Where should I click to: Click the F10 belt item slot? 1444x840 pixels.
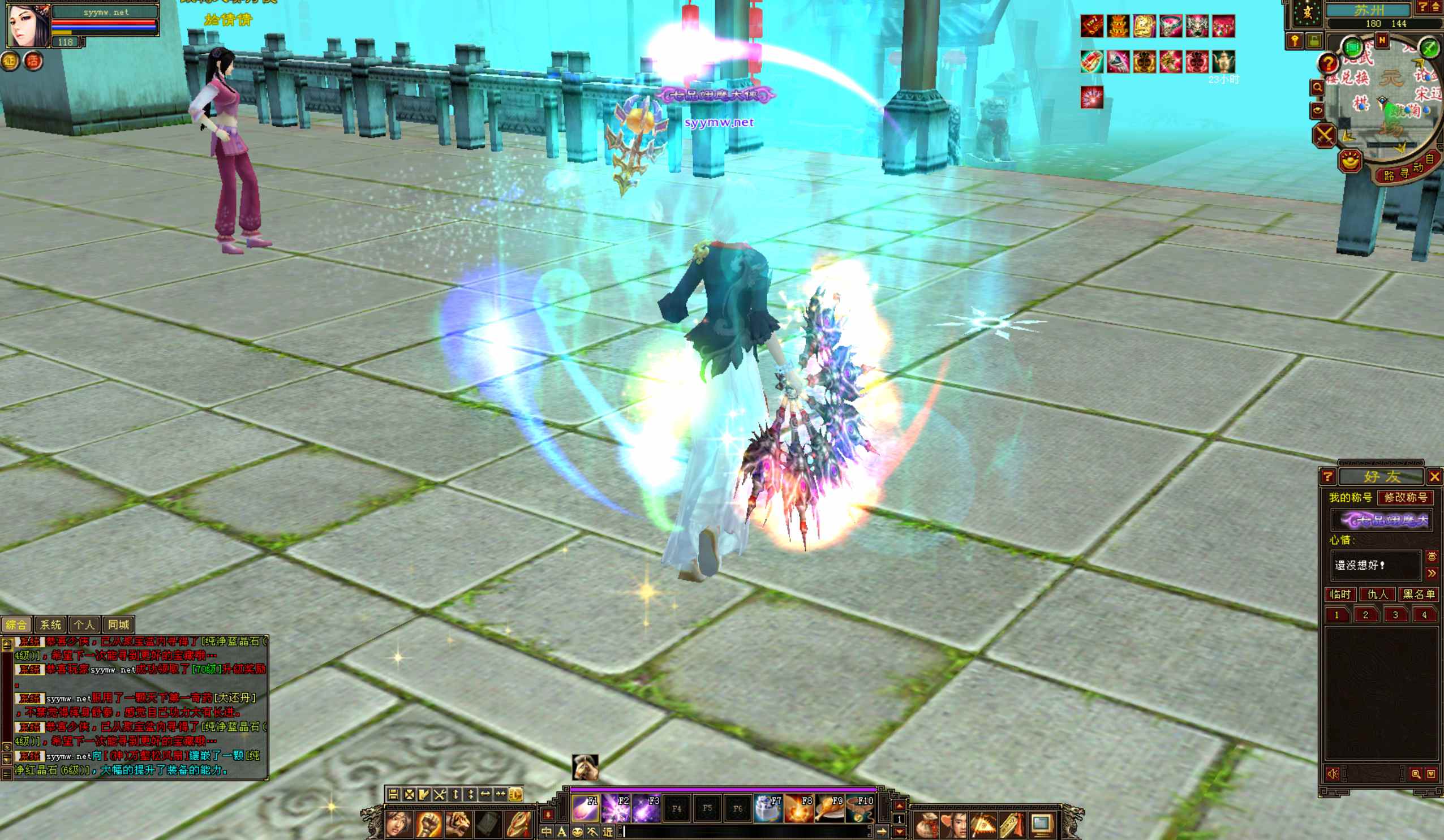860,808
